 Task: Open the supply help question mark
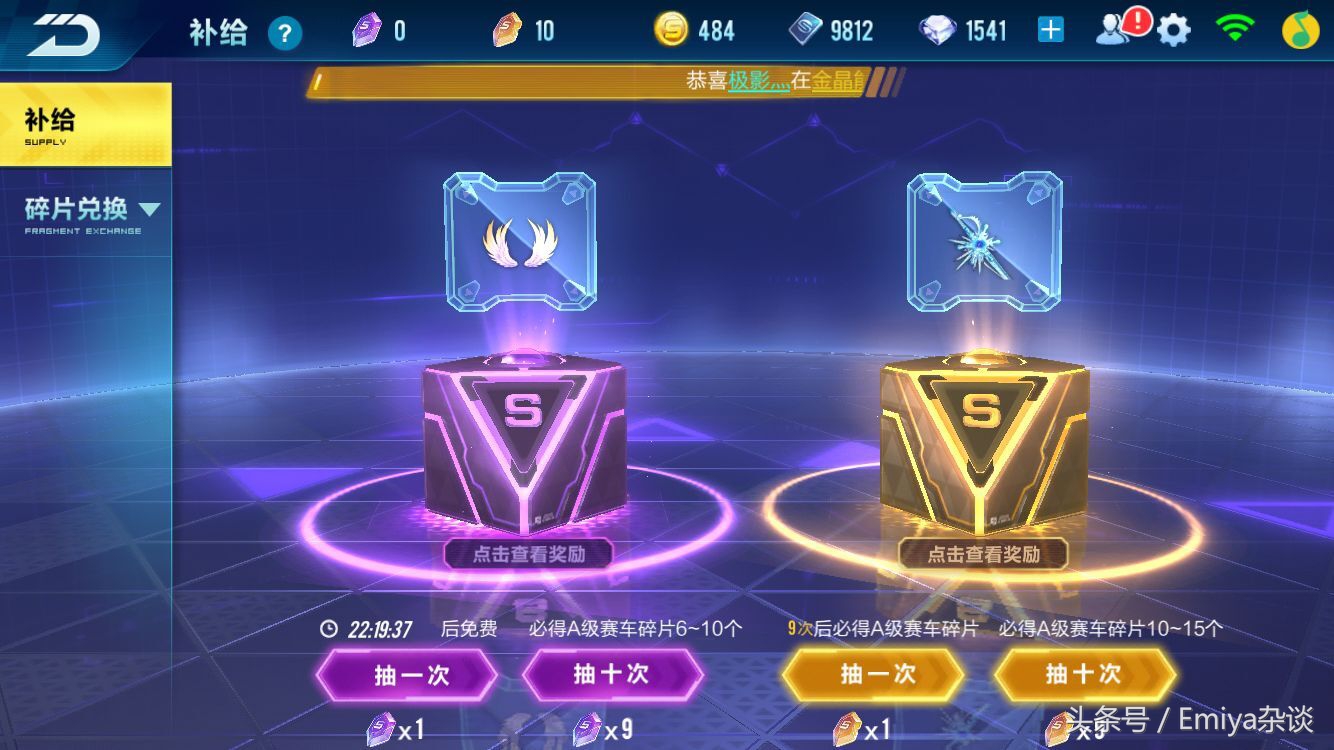pos(286,31)
